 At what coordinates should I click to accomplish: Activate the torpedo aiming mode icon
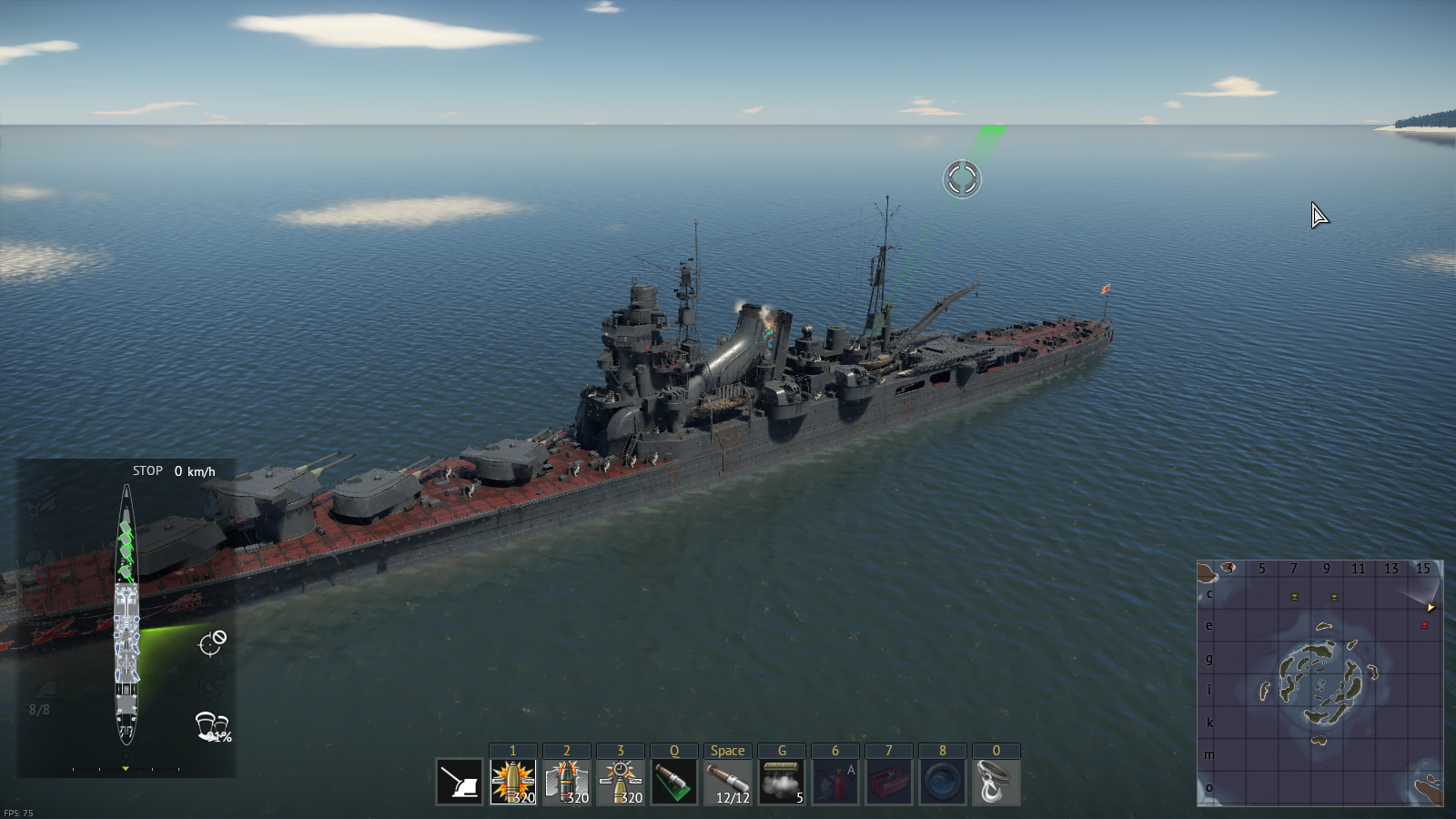pyautogui.click(x=674, y=782)
